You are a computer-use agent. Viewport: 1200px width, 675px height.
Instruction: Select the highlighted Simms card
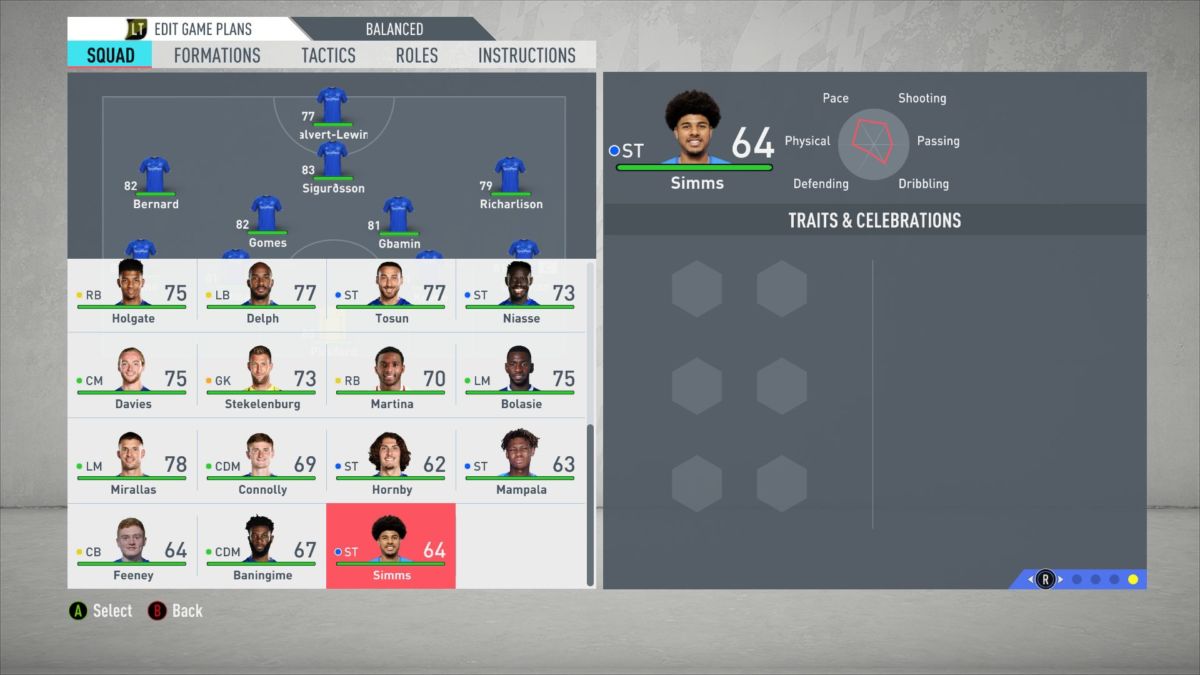pos(391,546)
